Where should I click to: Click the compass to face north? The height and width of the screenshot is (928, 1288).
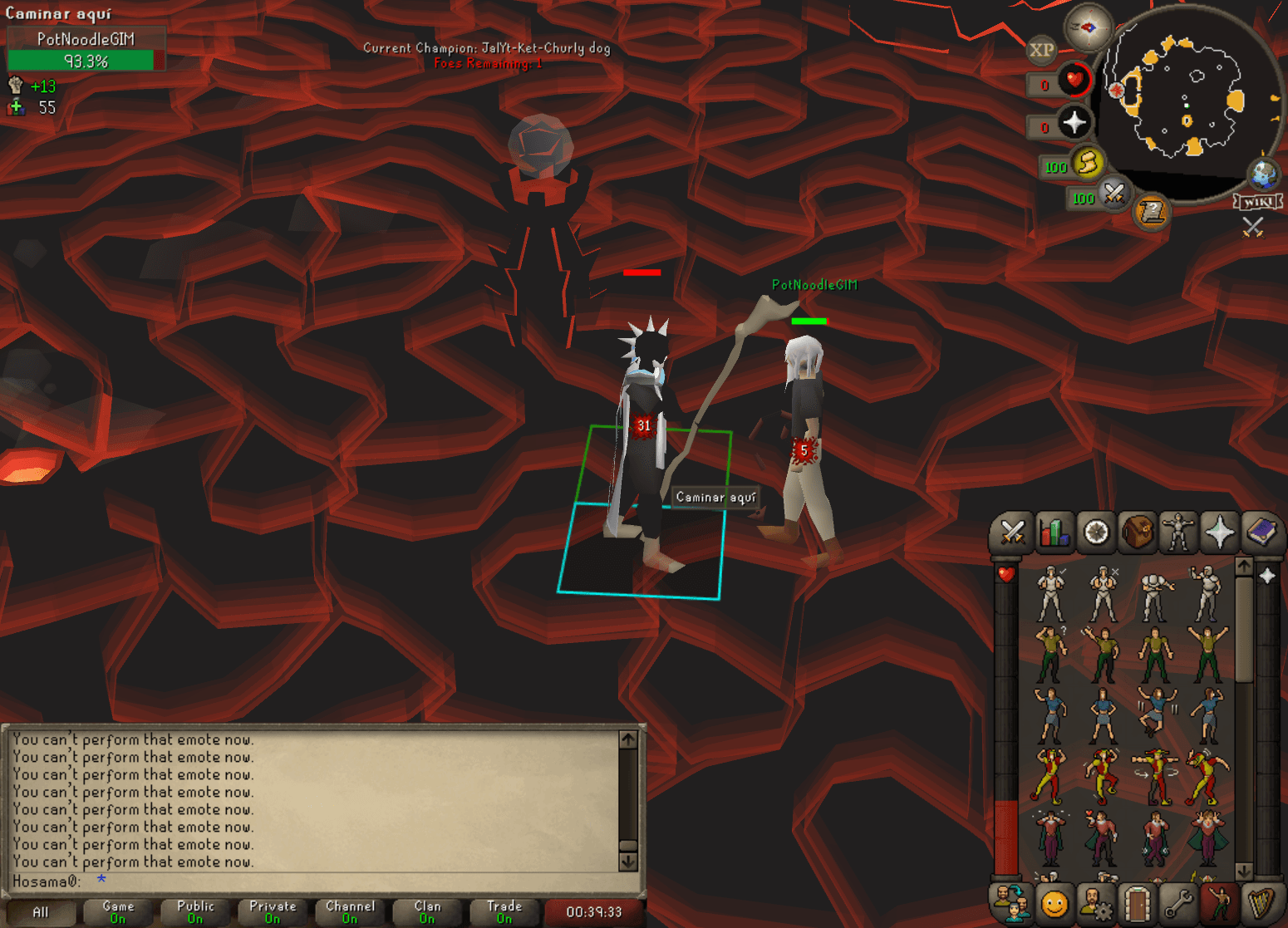(x=1088, y=27)
